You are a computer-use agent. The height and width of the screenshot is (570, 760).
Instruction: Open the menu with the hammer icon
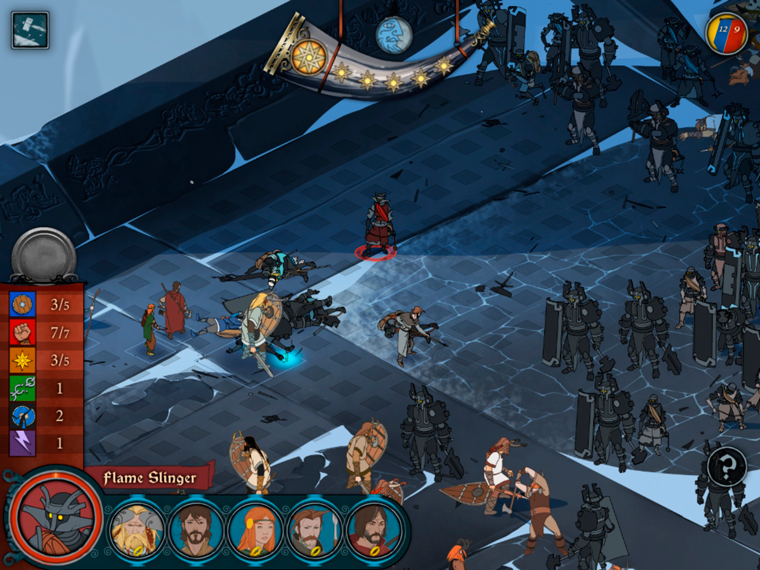[29, 30]
